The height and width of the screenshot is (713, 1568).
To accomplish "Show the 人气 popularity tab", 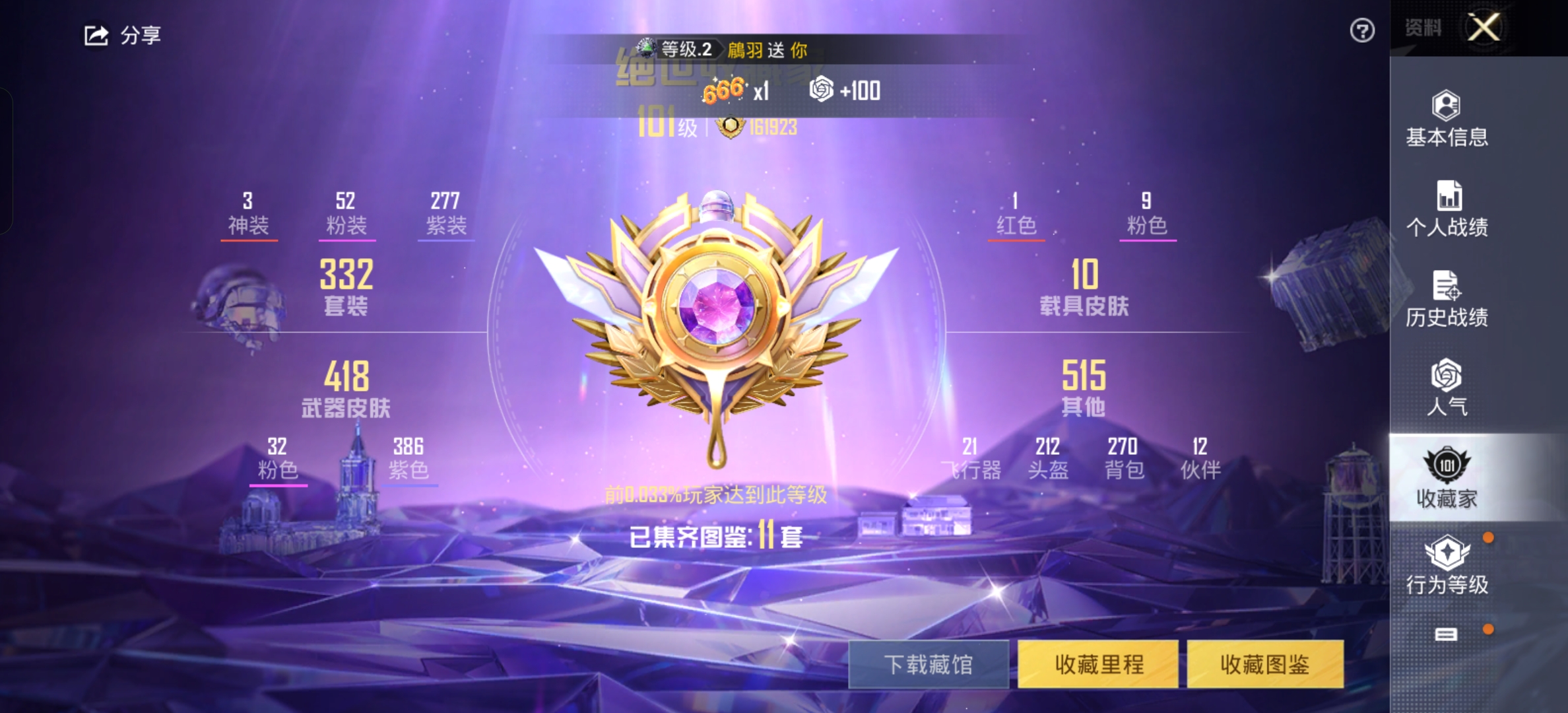I will coord(1447,388).
